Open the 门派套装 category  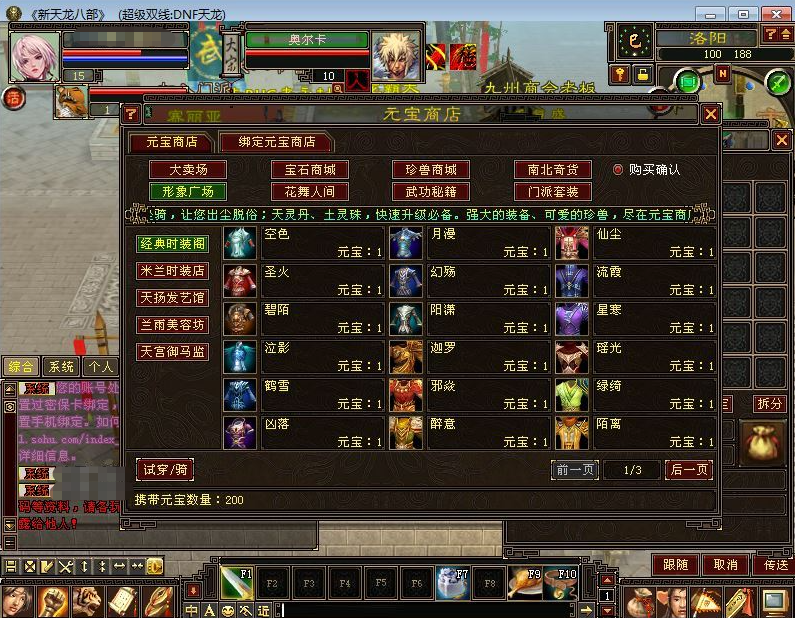[552, 191]
